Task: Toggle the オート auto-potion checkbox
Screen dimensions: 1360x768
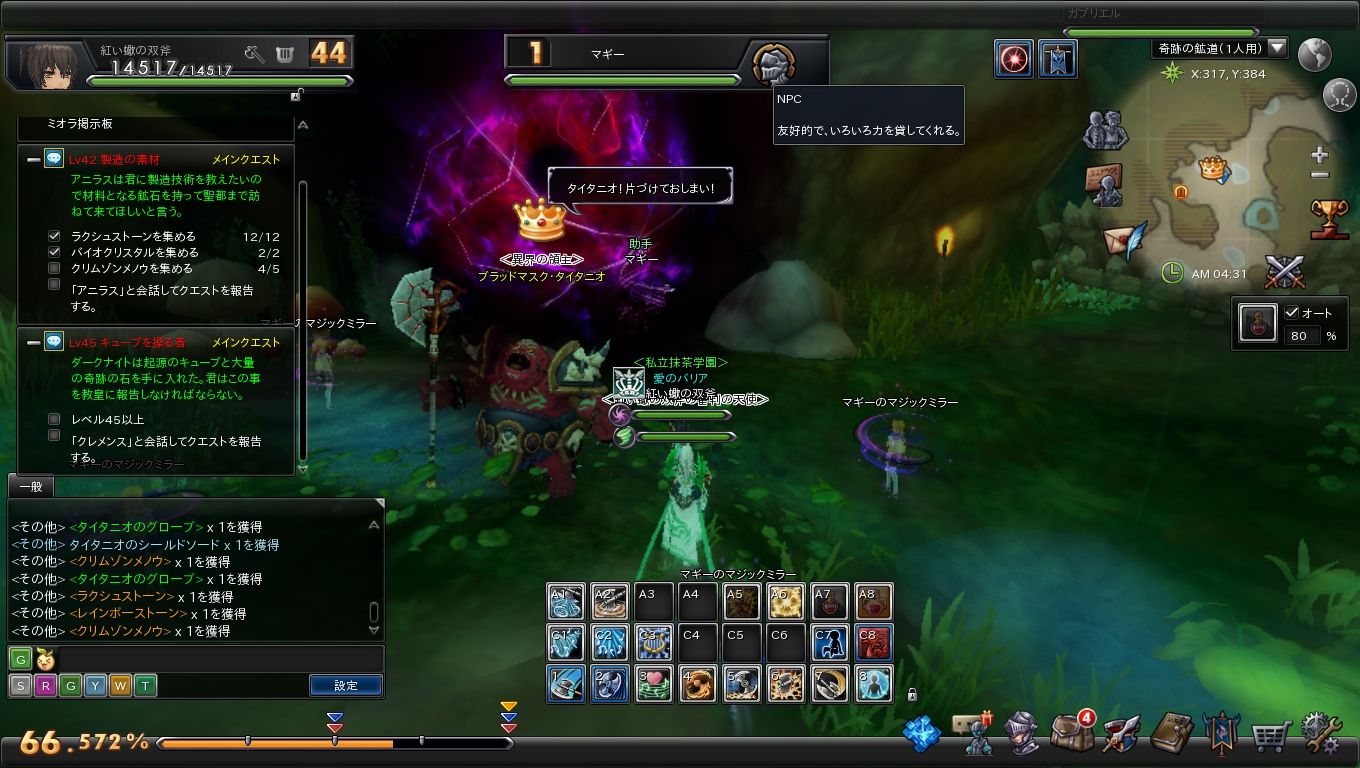Action: tap(1291, 312)
